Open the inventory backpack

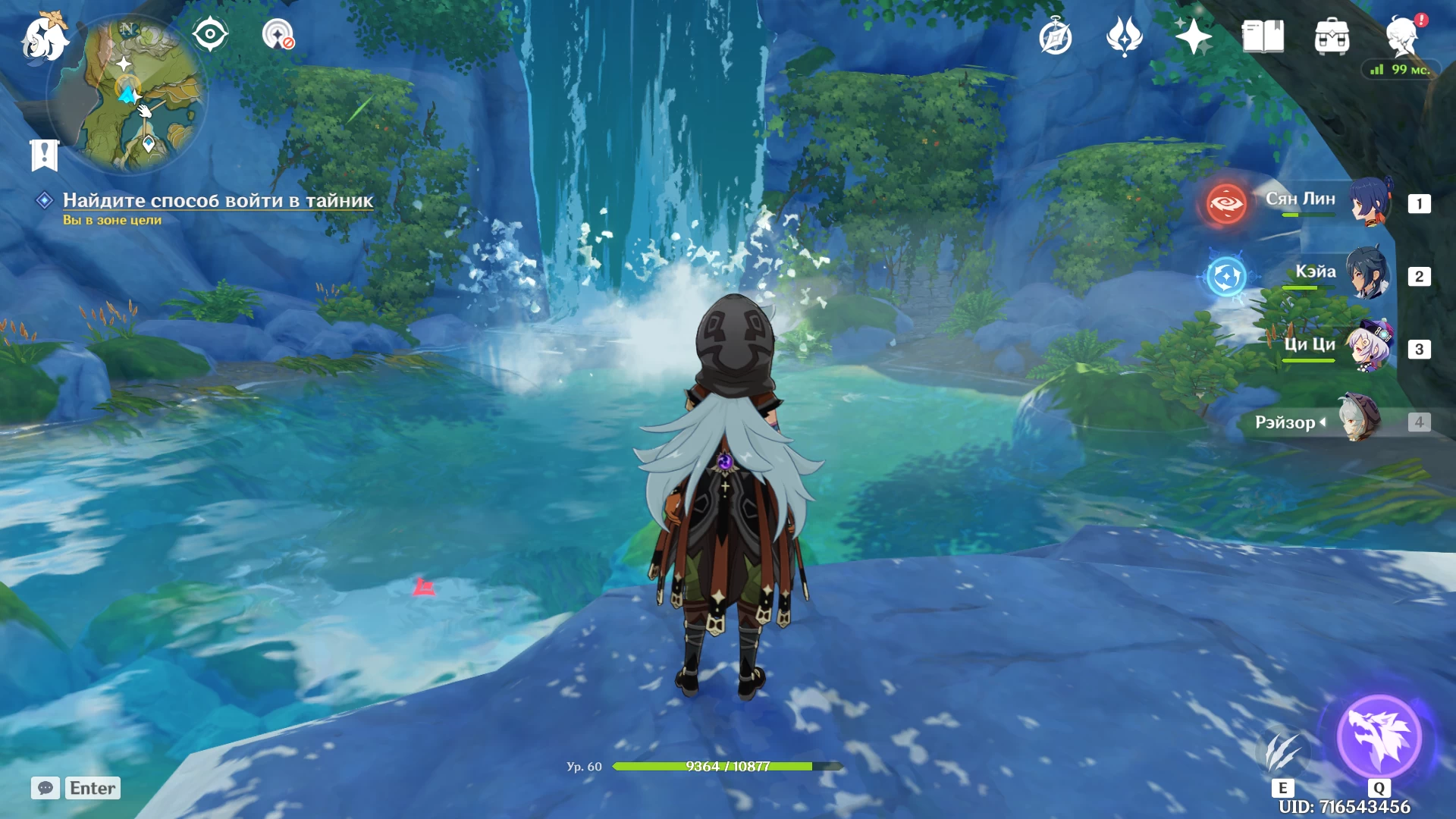(1332, 37)
